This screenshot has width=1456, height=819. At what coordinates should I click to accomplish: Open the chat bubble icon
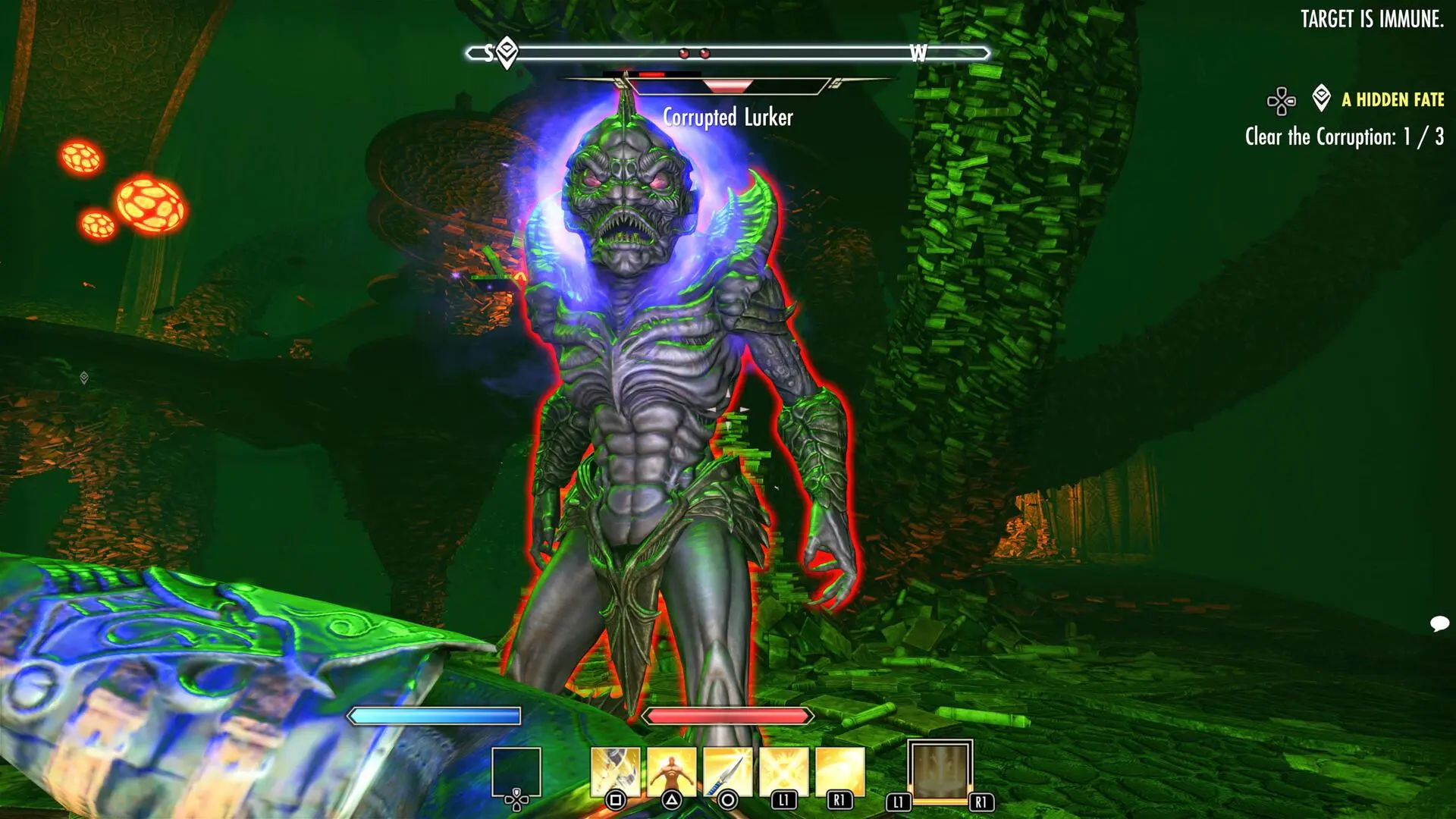[x=1439, y=624]
